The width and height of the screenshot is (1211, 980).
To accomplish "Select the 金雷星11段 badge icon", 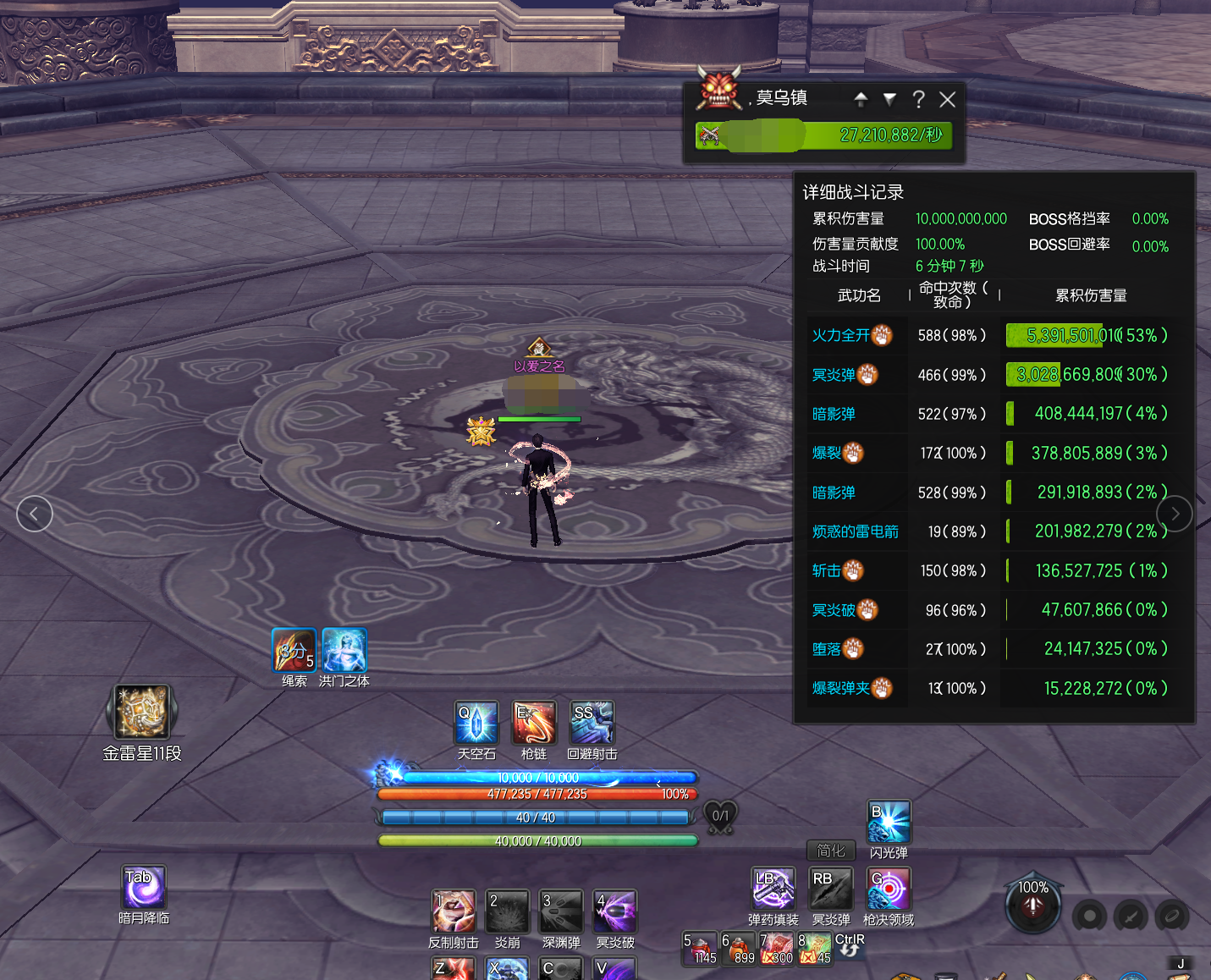I will pyautogui.click(x=141, y=713).
